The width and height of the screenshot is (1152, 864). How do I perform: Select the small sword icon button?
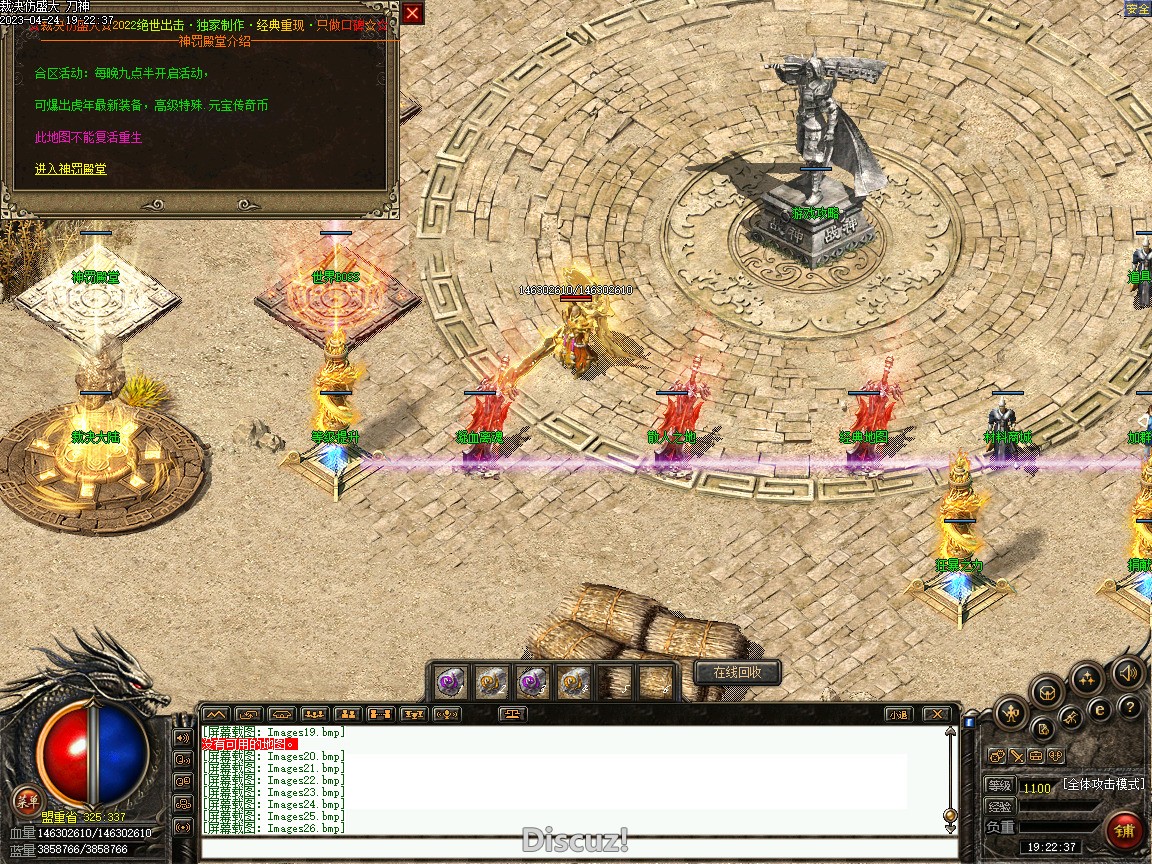tap(1016, 756)
